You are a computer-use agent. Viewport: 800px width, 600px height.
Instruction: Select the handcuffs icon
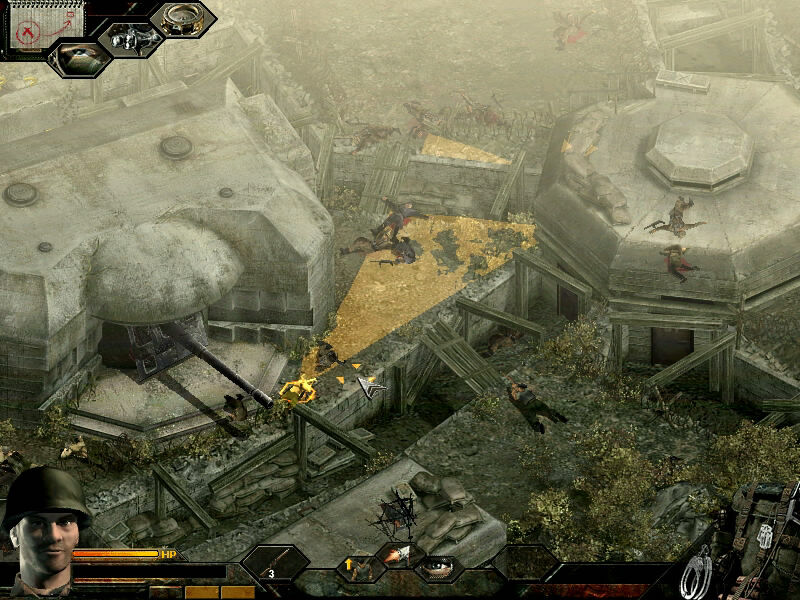(697, 574)
